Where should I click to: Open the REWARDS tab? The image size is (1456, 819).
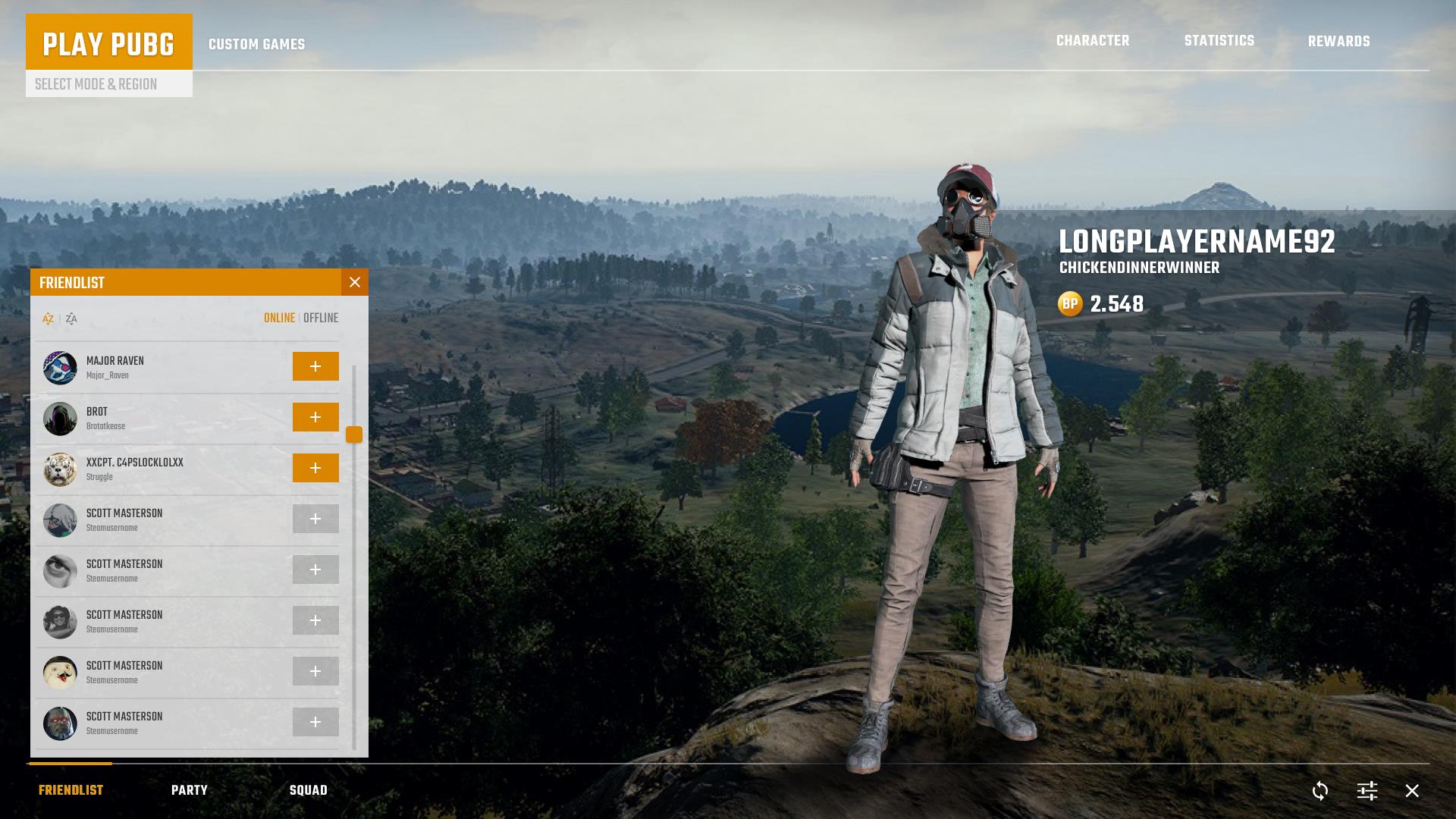tap(1338, 41)
